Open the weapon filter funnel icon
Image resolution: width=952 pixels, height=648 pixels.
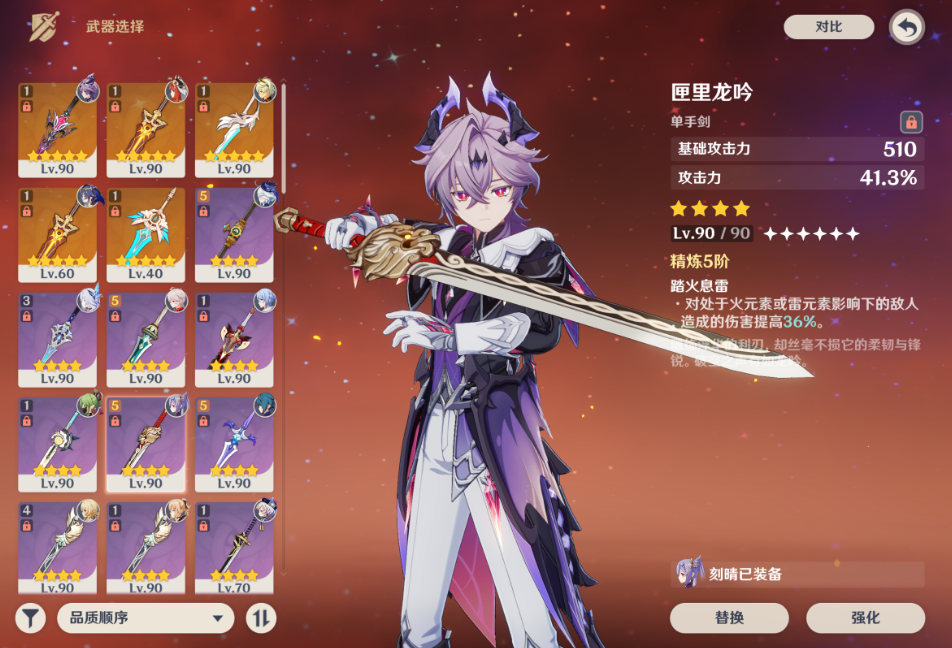[31, 617]
